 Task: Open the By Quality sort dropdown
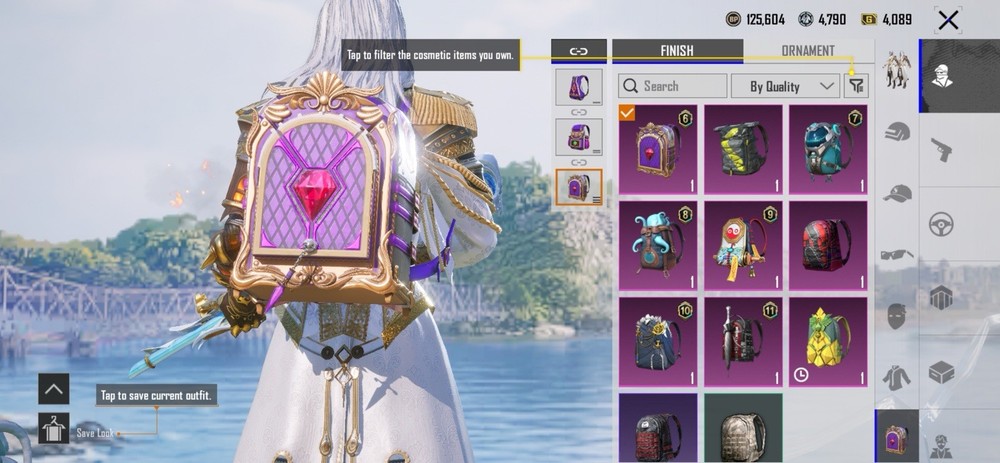(786, 86)
